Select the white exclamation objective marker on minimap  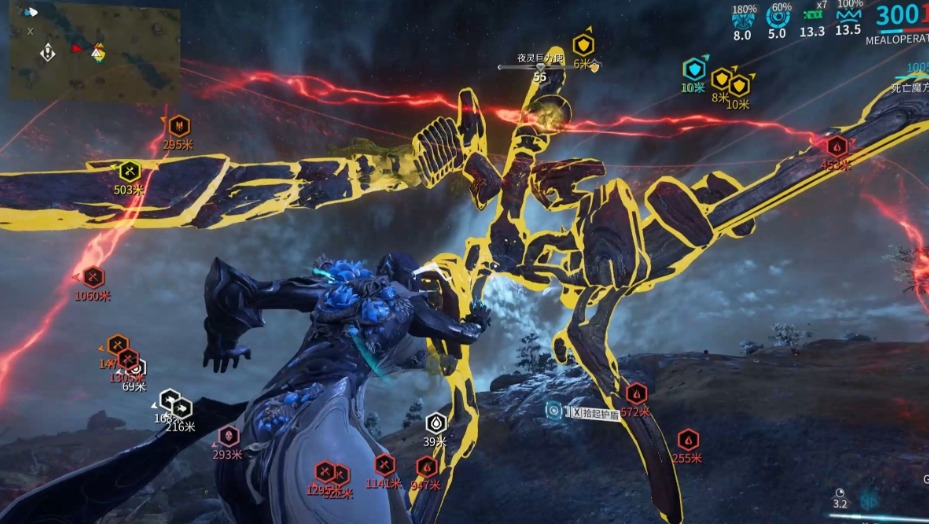47,51
